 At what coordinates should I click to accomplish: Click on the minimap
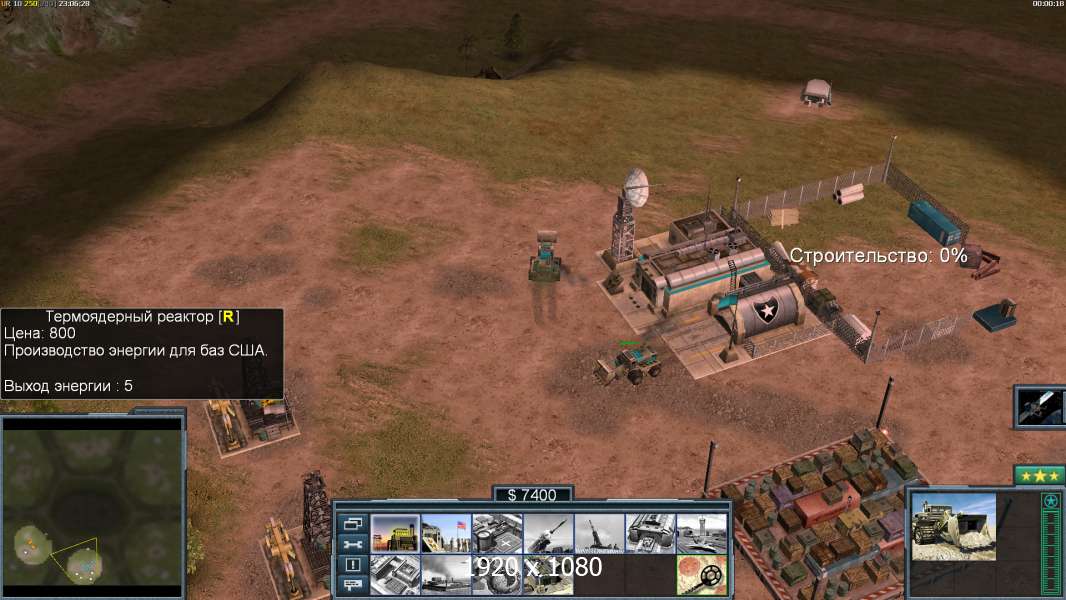tap(92, 508)
